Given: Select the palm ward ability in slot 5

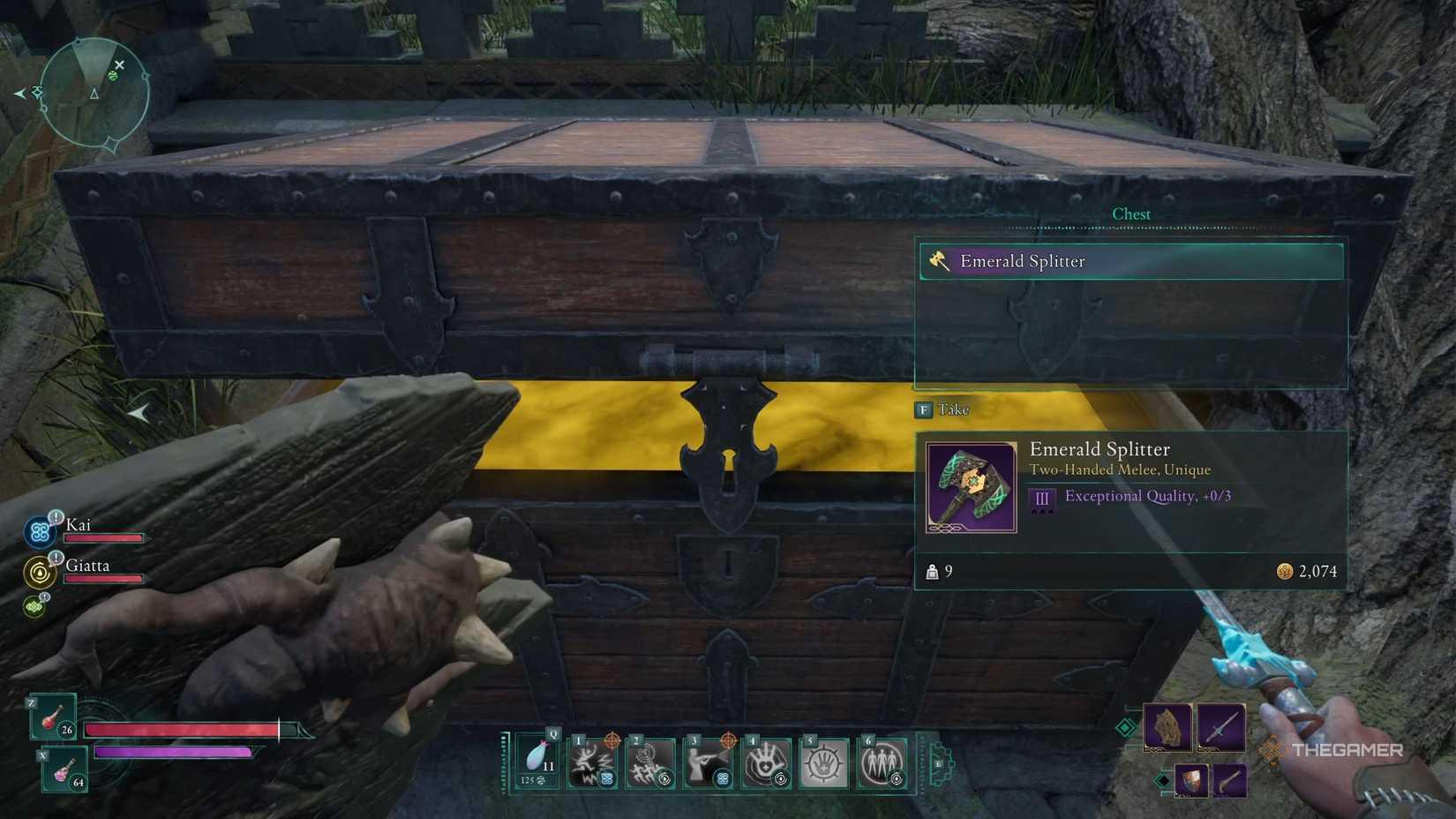Looking at the screenshot, I should click(825, 761).
